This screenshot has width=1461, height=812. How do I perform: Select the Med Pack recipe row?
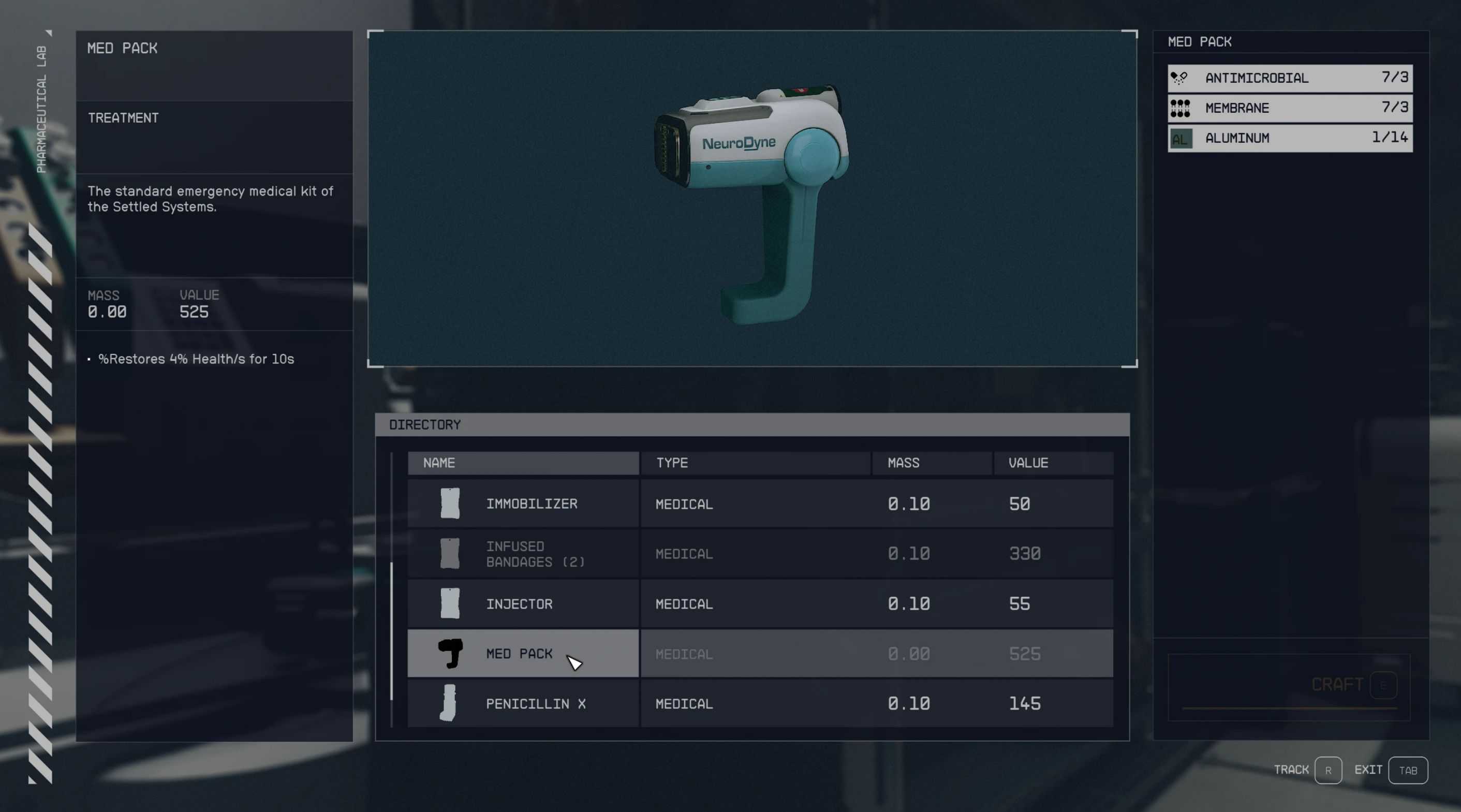[519, 654]
